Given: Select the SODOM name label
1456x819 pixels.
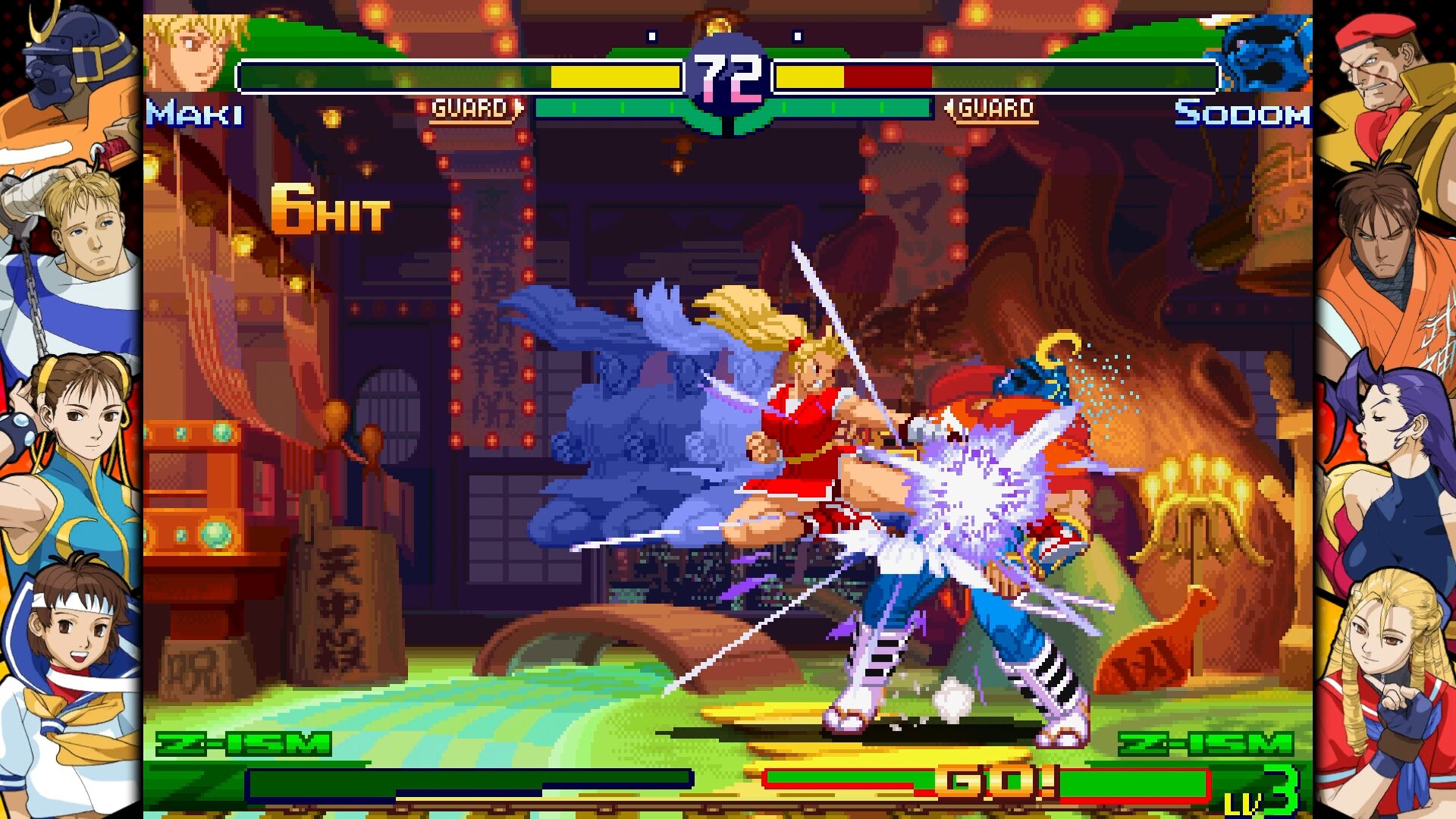Looking at the screenshot, I should pos(1244,114).
